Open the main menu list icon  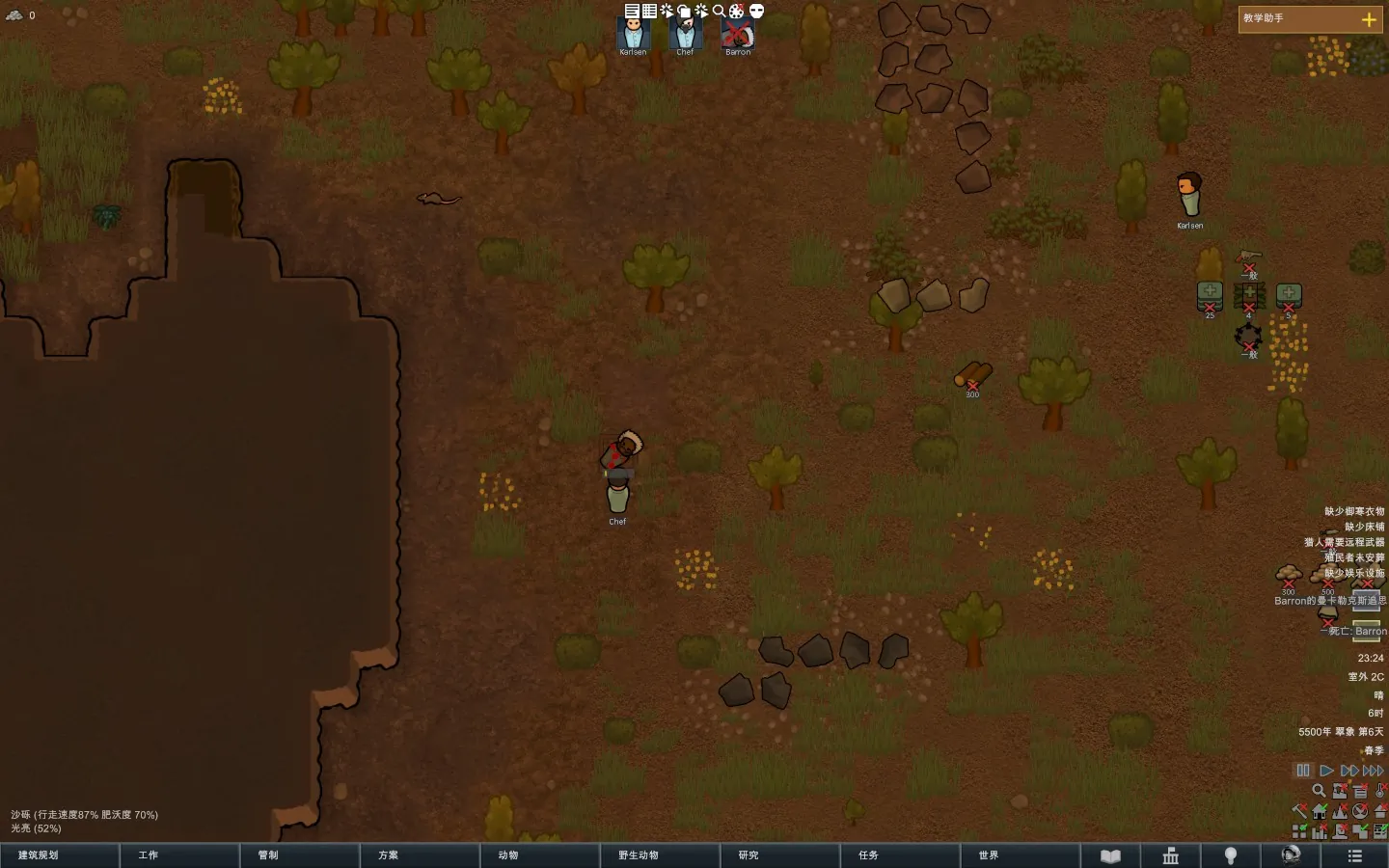click(1354, 855)
